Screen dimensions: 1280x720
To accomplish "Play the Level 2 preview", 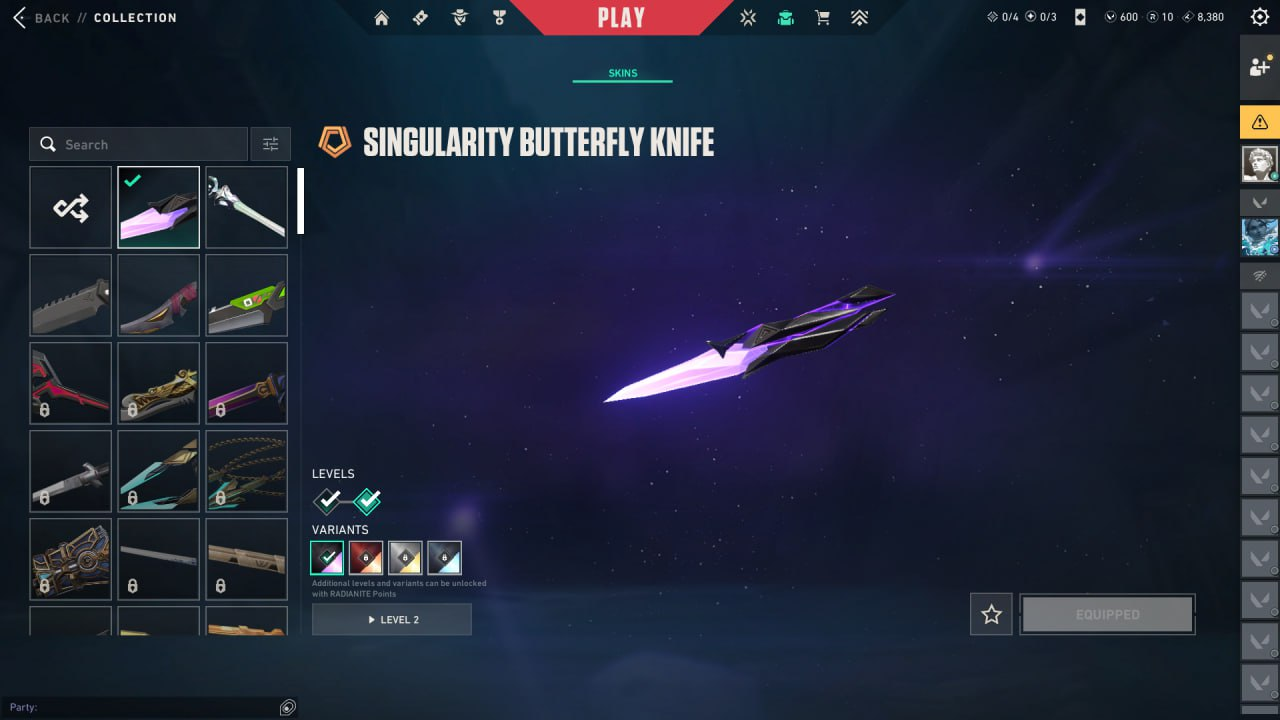I will pyautogui.click(x=392, y=620).
